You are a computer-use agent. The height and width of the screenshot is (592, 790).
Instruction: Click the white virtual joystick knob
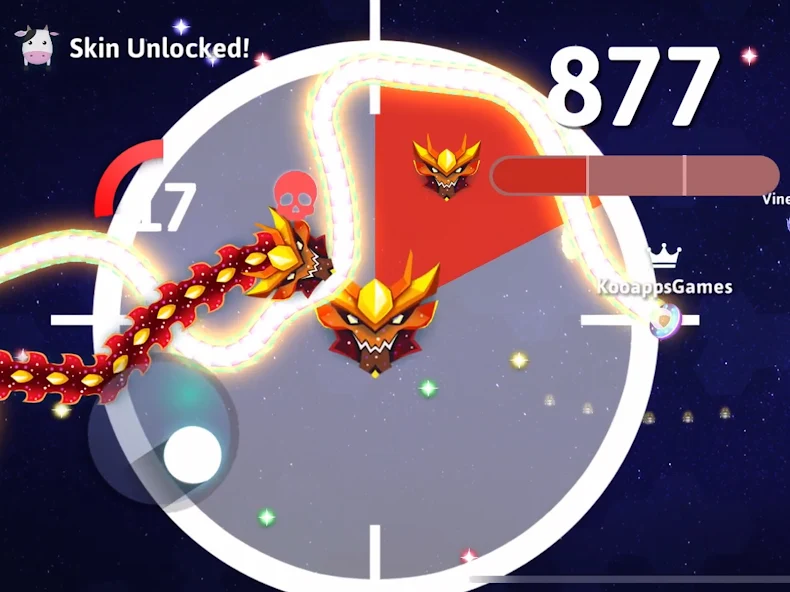pyautogui.click(x=192, y=455)
